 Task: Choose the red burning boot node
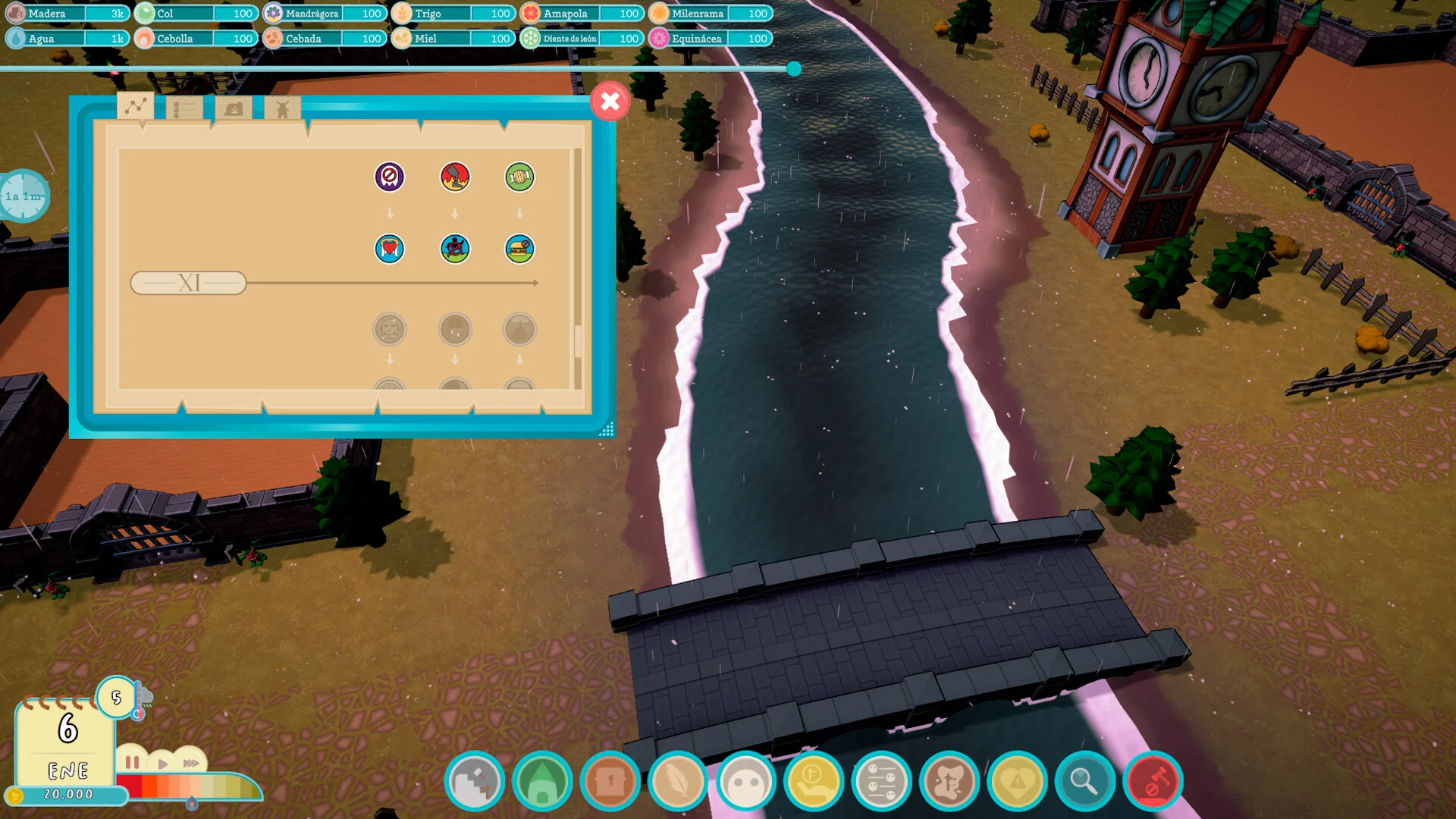tap(455, 177)
